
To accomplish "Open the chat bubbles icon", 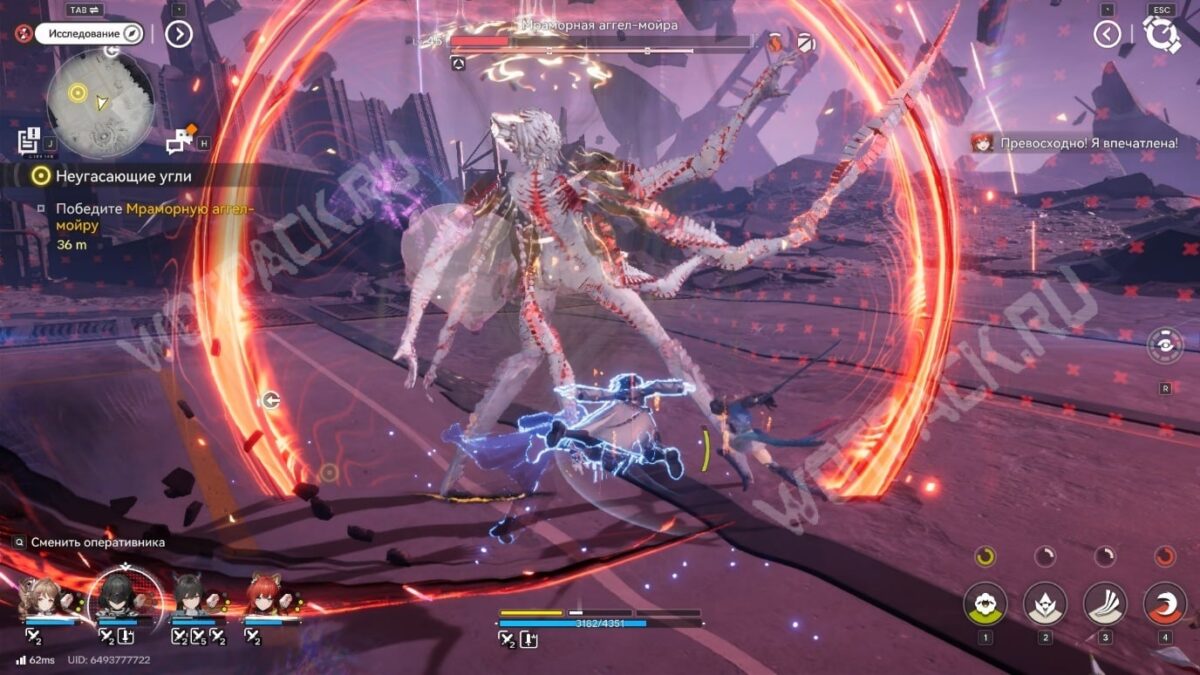I will point(180,142).
